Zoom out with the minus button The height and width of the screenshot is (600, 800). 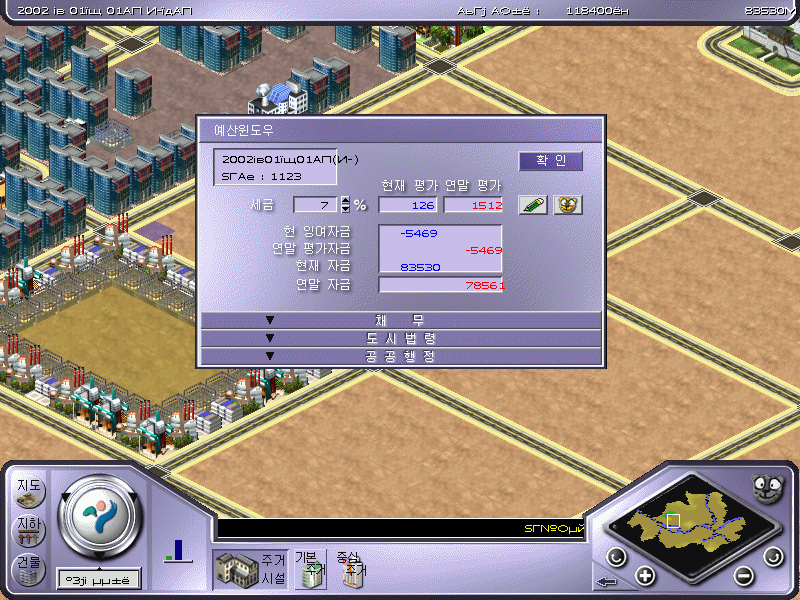click(743, 575)
